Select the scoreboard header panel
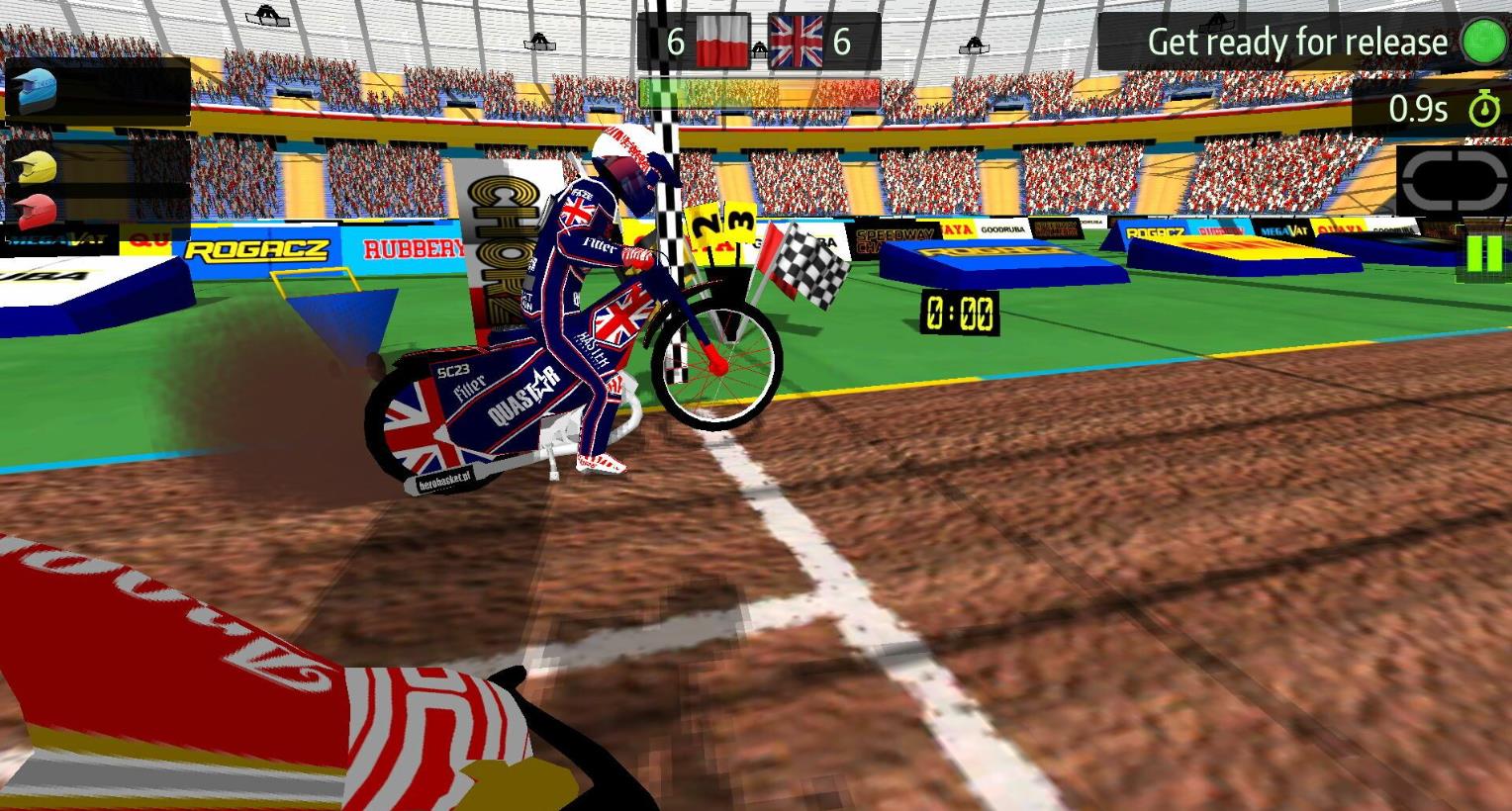 click(762, 42)
